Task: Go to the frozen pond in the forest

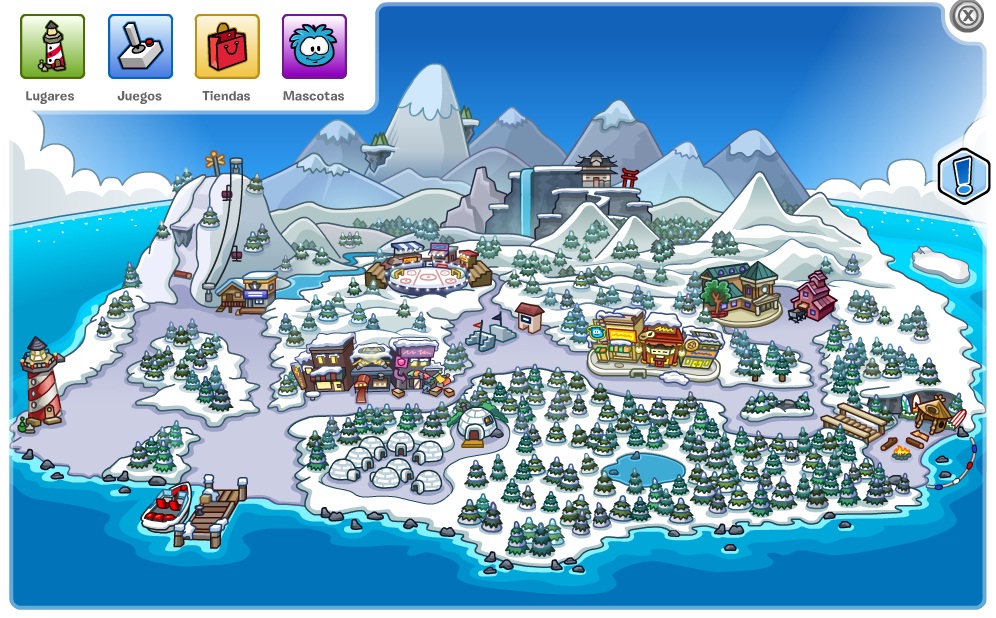Action: click(638, 466)
